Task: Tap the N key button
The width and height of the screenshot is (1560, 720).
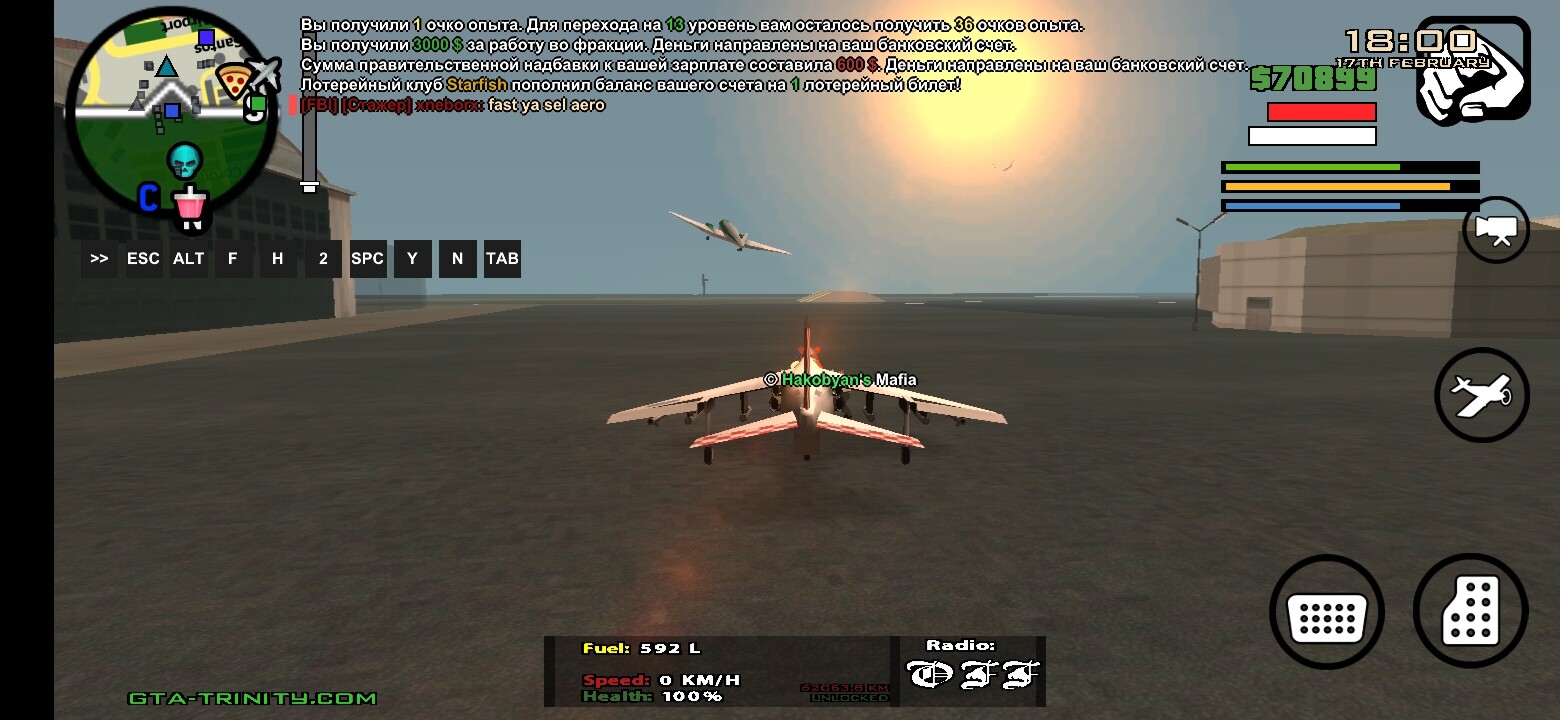Action: point(457,259)
